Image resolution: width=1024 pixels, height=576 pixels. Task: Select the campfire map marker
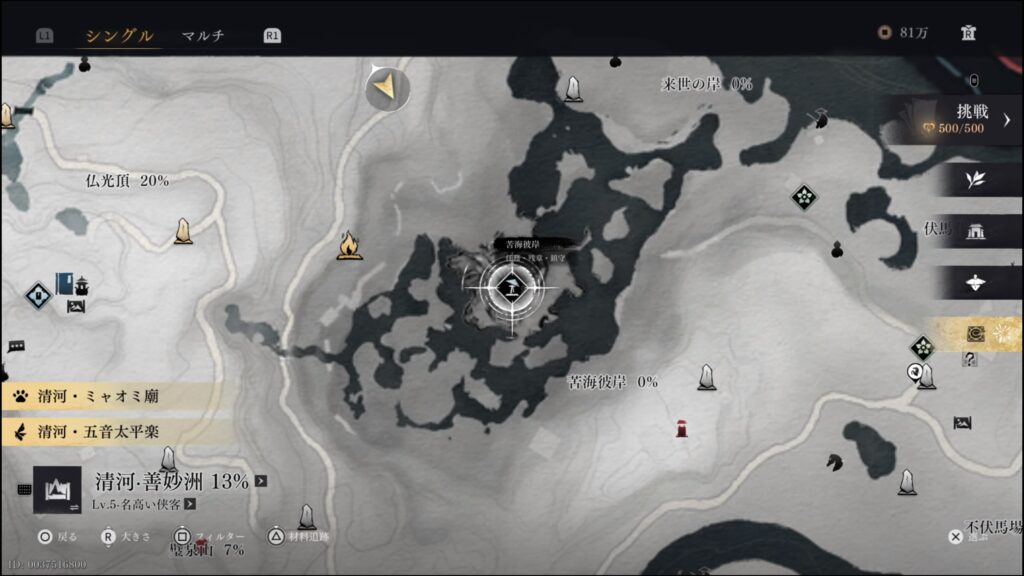[349, 245]
